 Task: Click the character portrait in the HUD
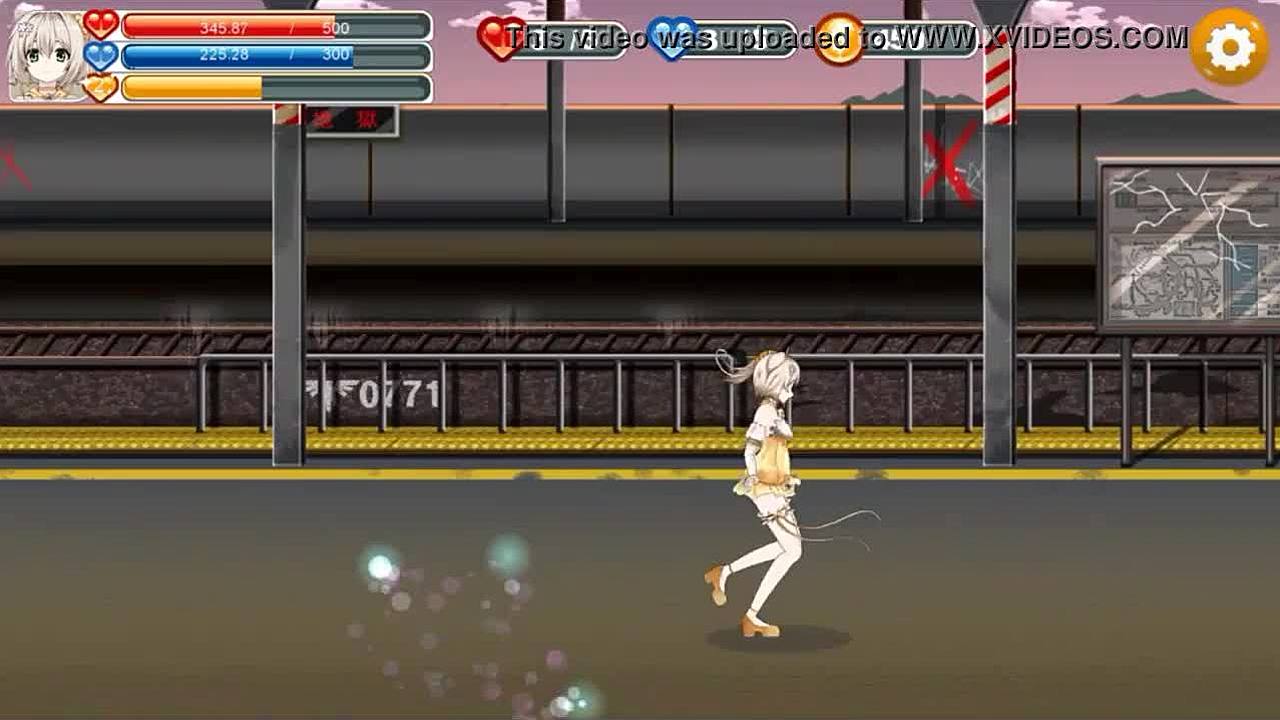[x=46, y=55]
